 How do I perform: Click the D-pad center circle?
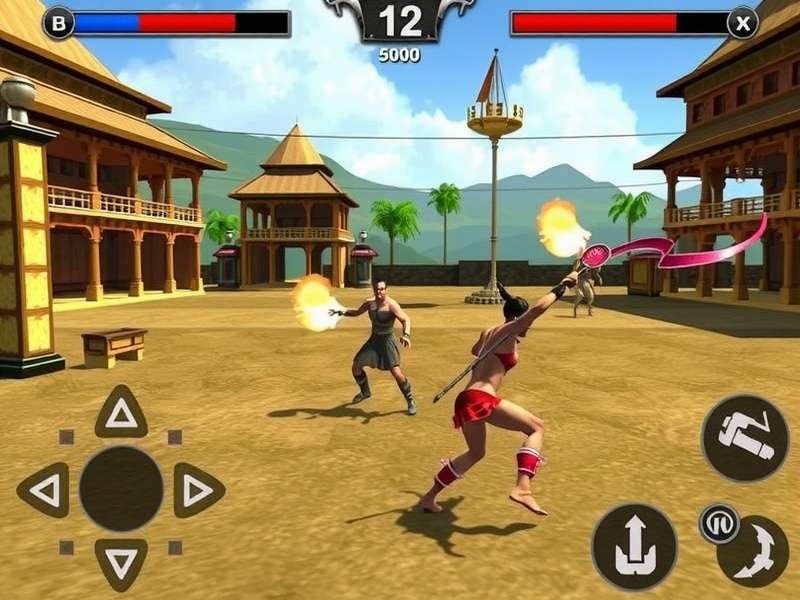(121, 489)
